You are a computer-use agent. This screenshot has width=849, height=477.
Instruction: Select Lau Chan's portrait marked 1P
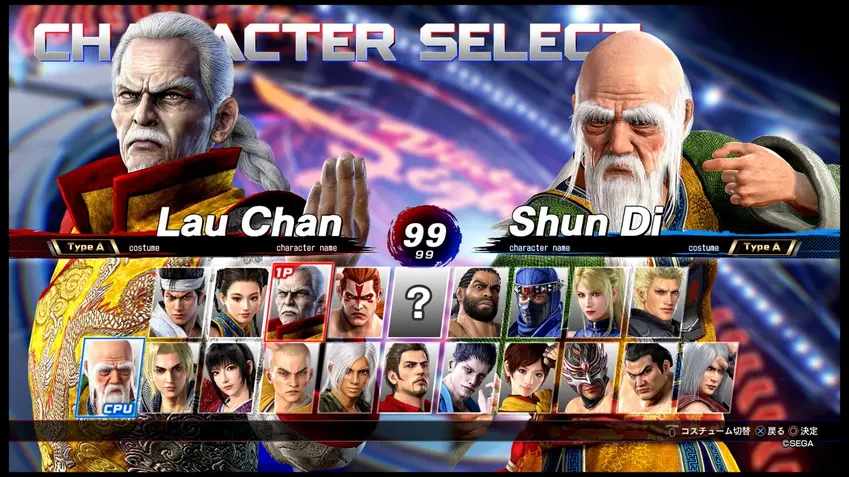point(300,302)
